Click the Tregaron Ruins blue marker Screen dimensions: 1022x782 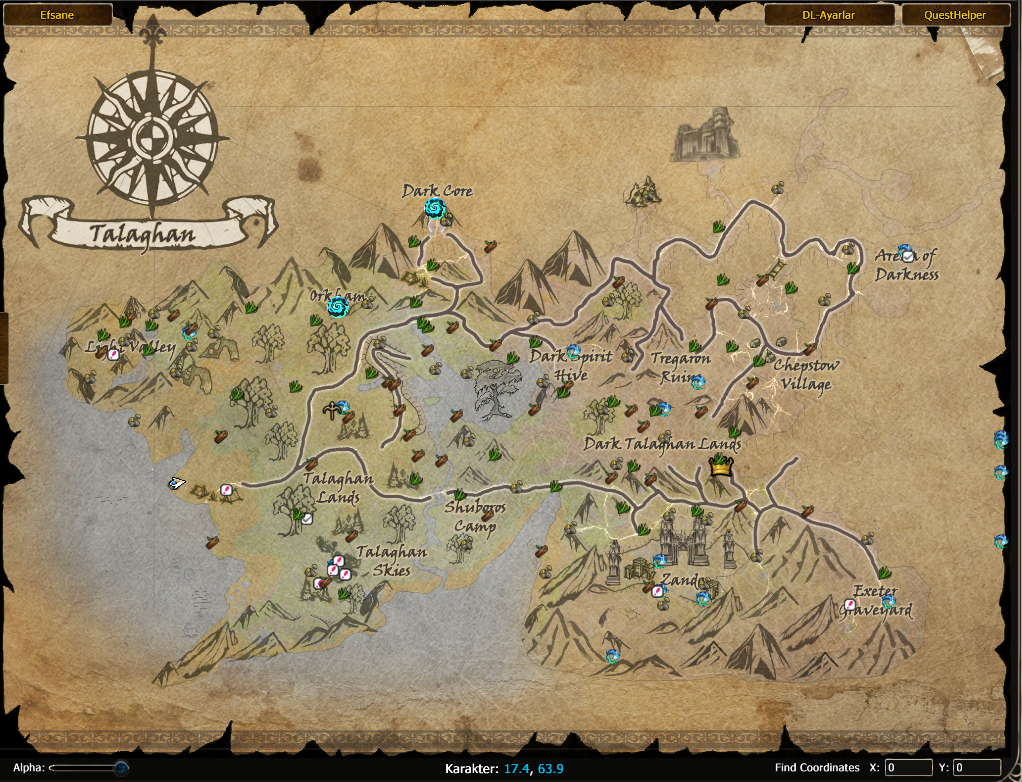coord(697,382)
